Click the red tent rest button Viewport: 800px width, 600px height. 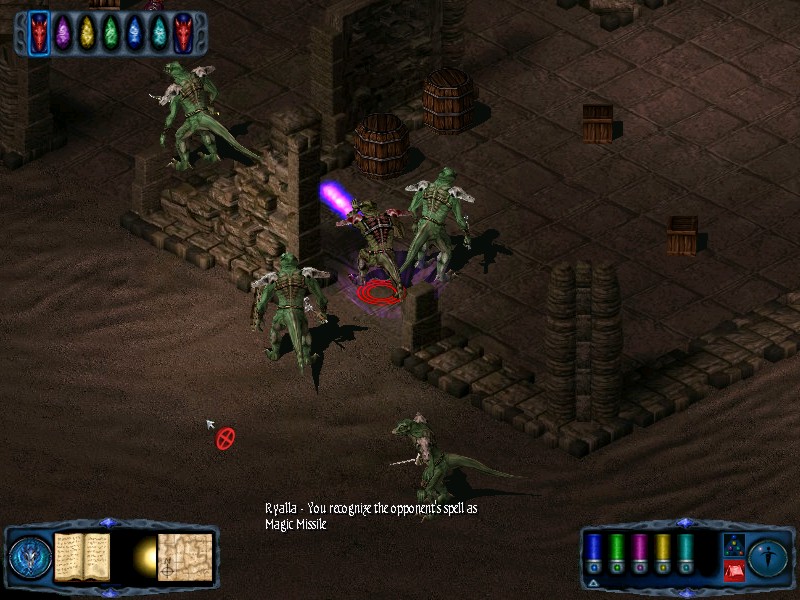[x=733, y=571]
